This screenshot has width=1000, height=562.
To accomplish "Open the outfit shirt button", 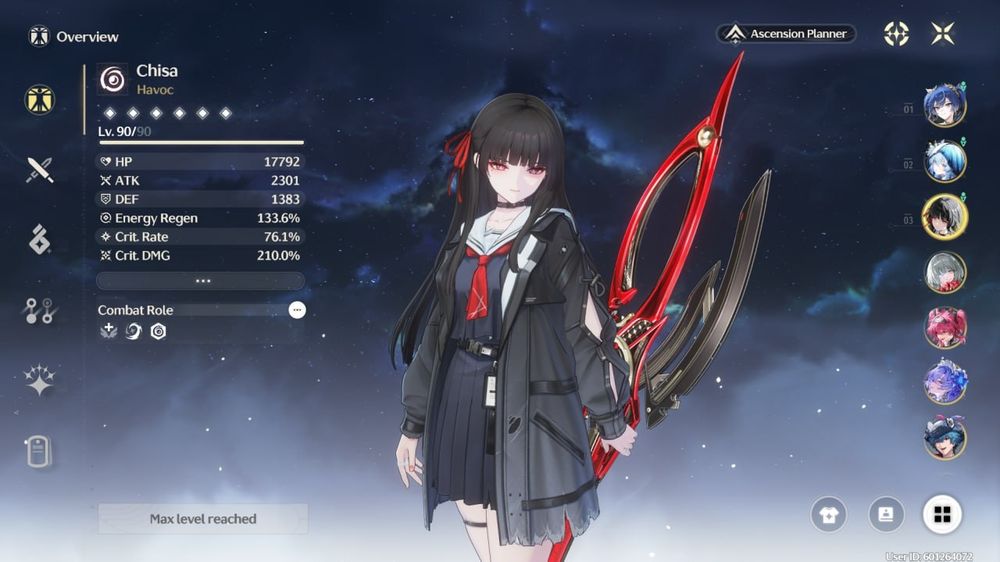I will click(829, 515).
